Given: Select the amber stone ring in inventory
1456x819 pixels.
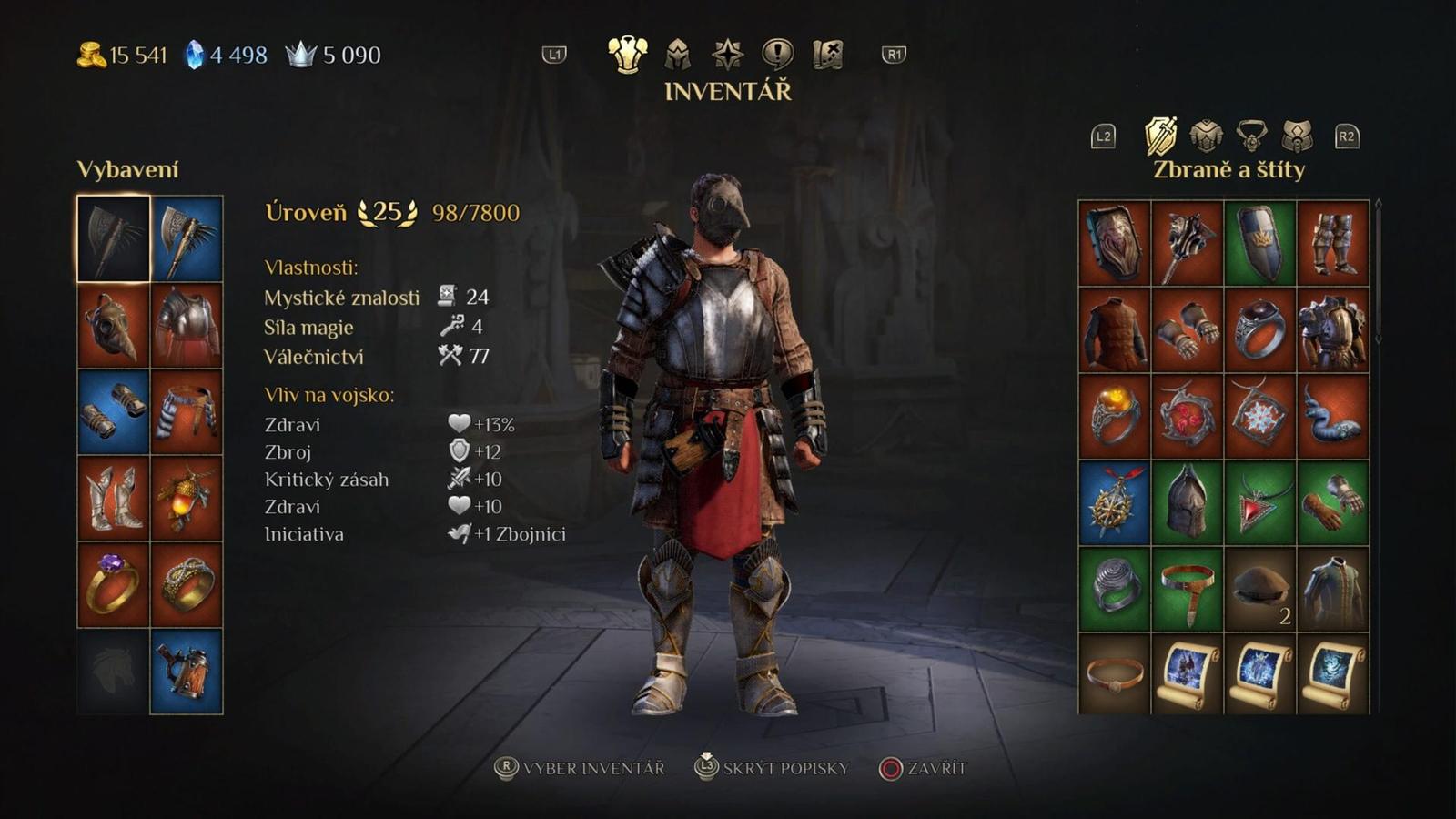Looking at the screenshot, I should pos(1115,416).
